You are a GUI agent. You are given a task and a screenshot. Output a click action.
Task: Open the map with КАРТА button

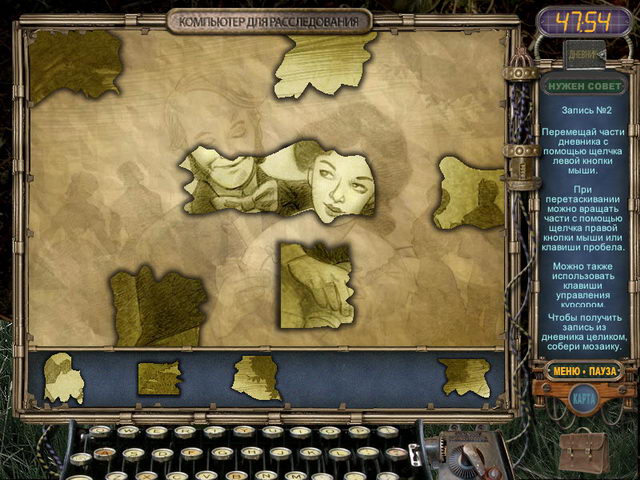[x=584, y=398]
